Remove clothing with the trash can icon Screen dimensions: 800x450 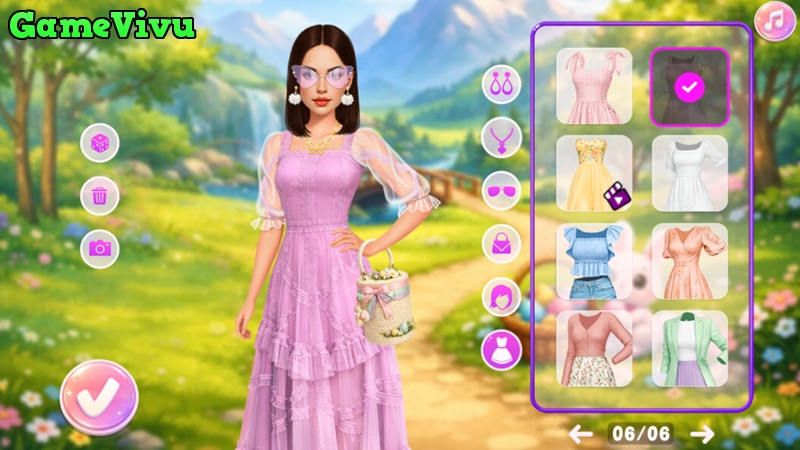pyautogui.click(x=100, y=195)
